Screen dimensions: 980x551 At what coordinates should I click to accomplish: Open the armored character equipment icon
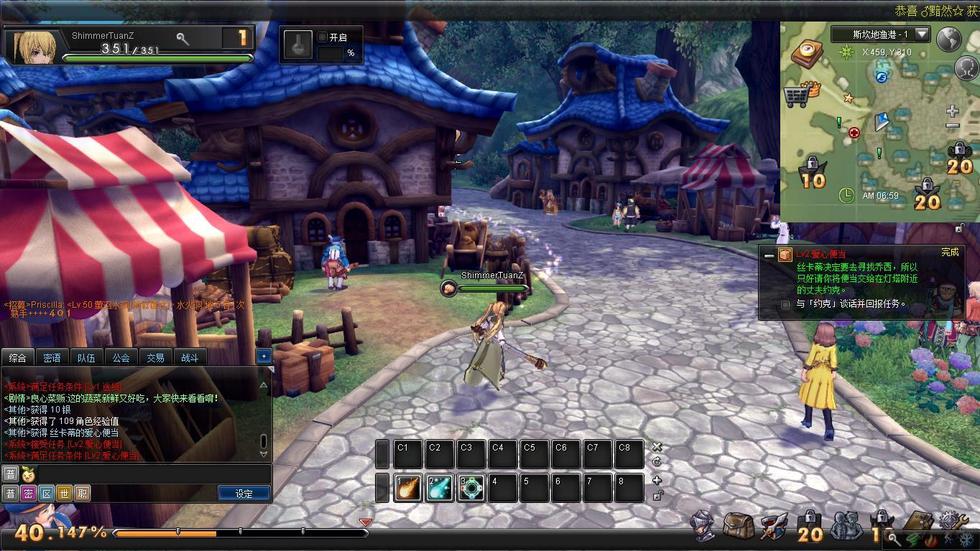click(704, 526)
